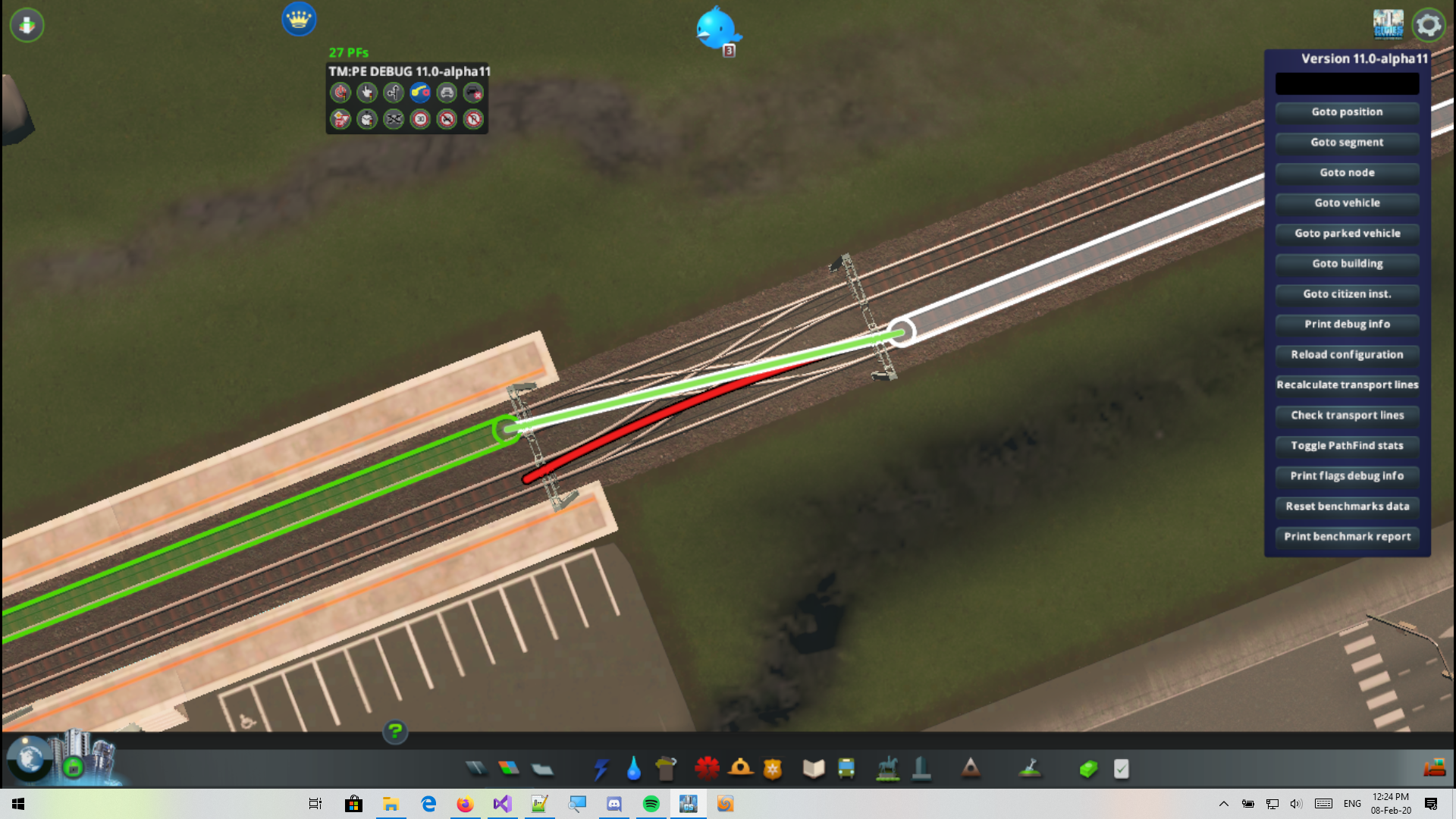
Task: Select the toggle traffic lights tool
Action: [340, 93]
